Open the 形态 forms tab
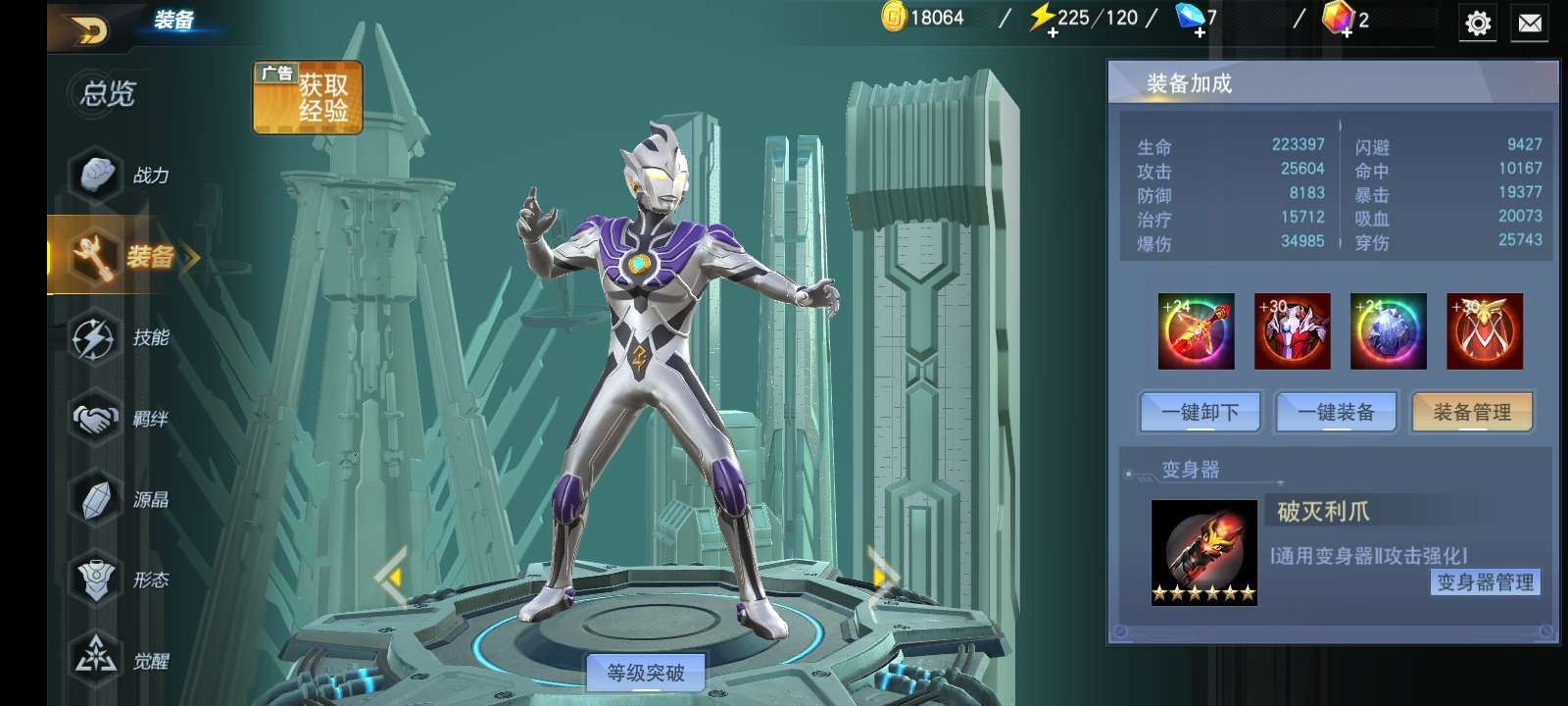 (122, 580)
